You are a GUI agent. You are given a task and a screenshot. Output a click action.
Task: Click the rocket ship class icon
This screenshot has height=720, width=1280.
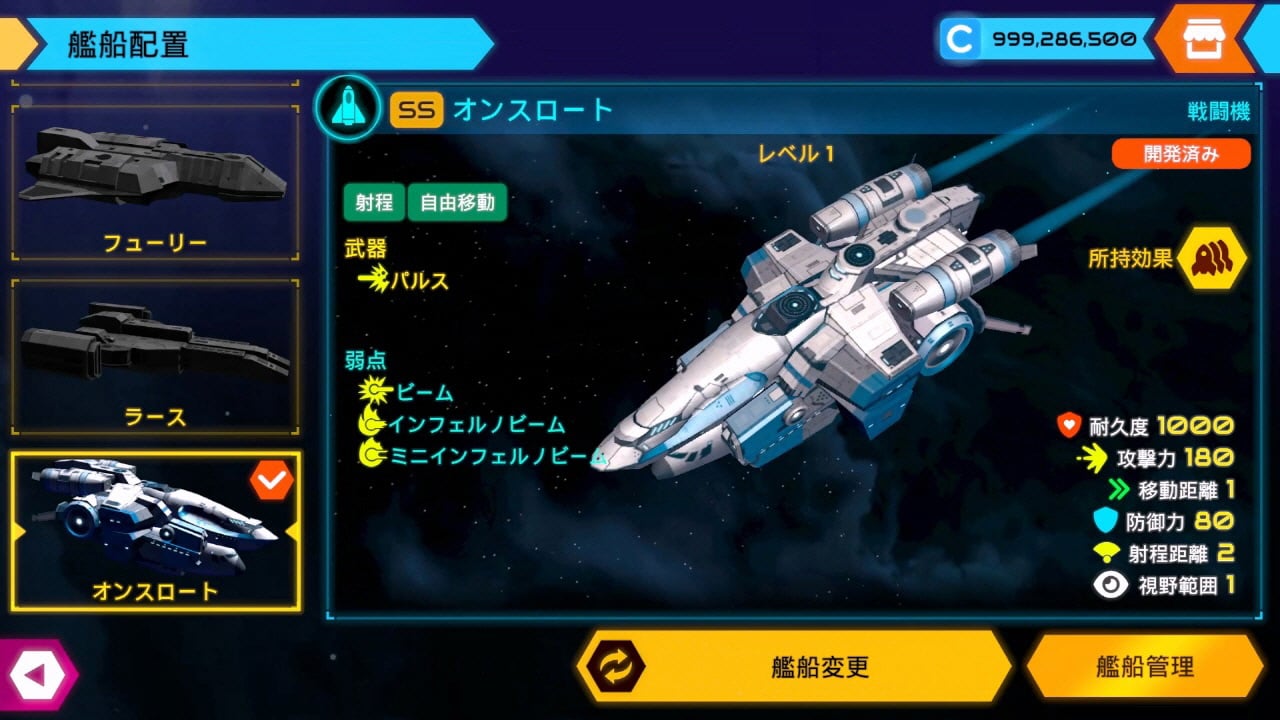(x=347, y=108)
